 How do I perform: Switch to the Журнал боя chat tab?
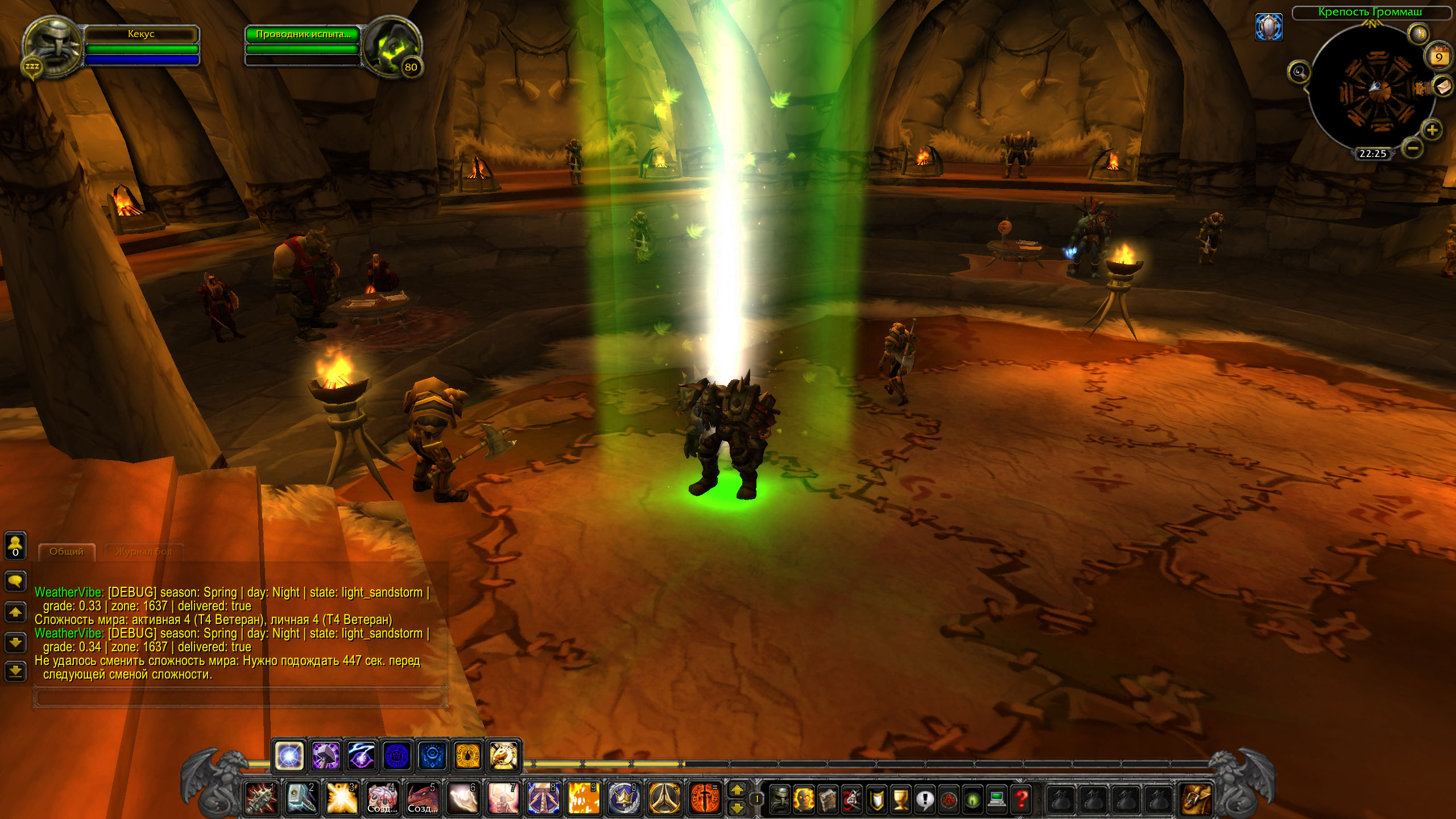143,552
